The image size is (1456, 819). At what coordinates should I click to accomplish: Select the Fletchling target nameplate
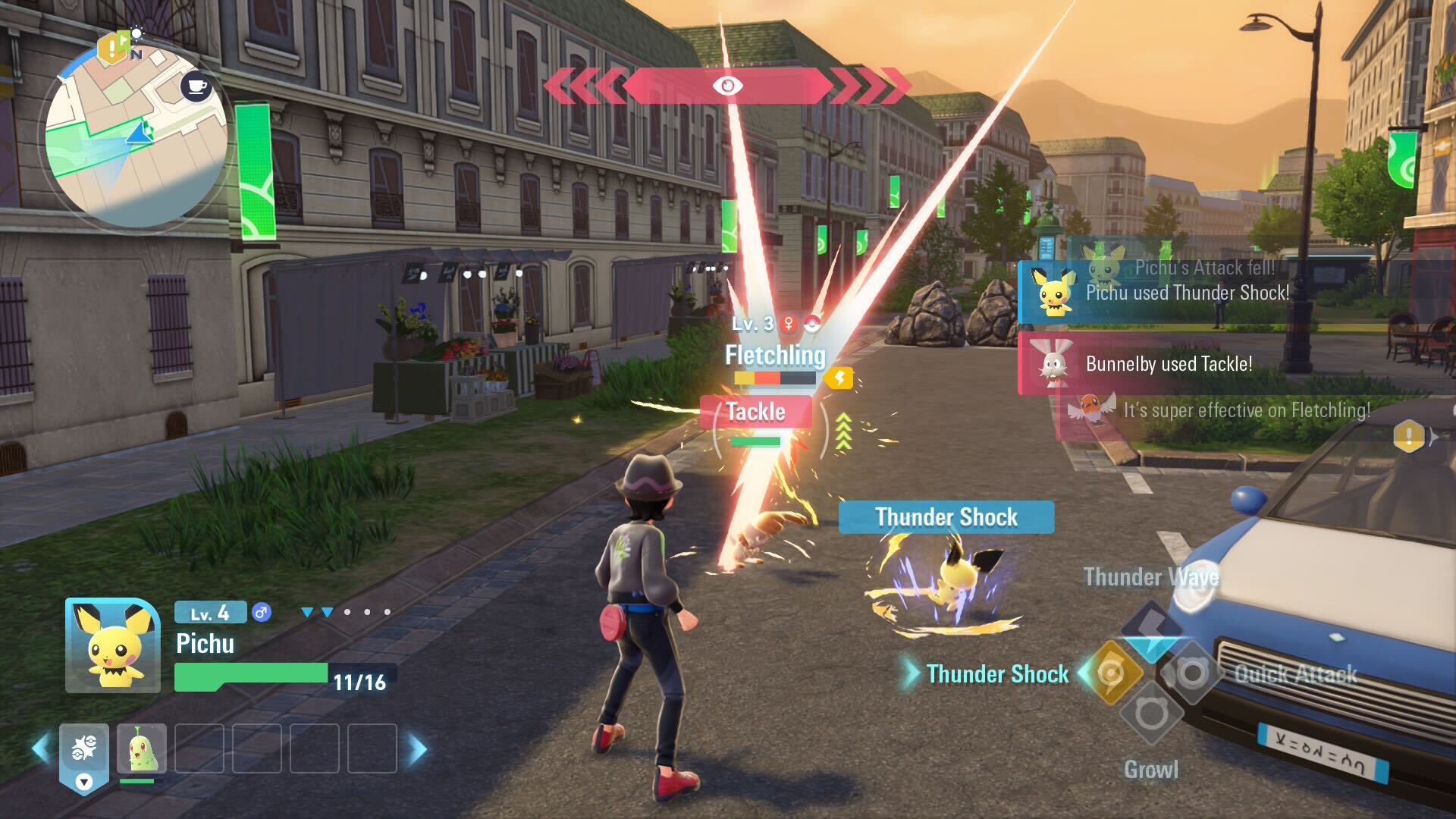coord(775,355)
